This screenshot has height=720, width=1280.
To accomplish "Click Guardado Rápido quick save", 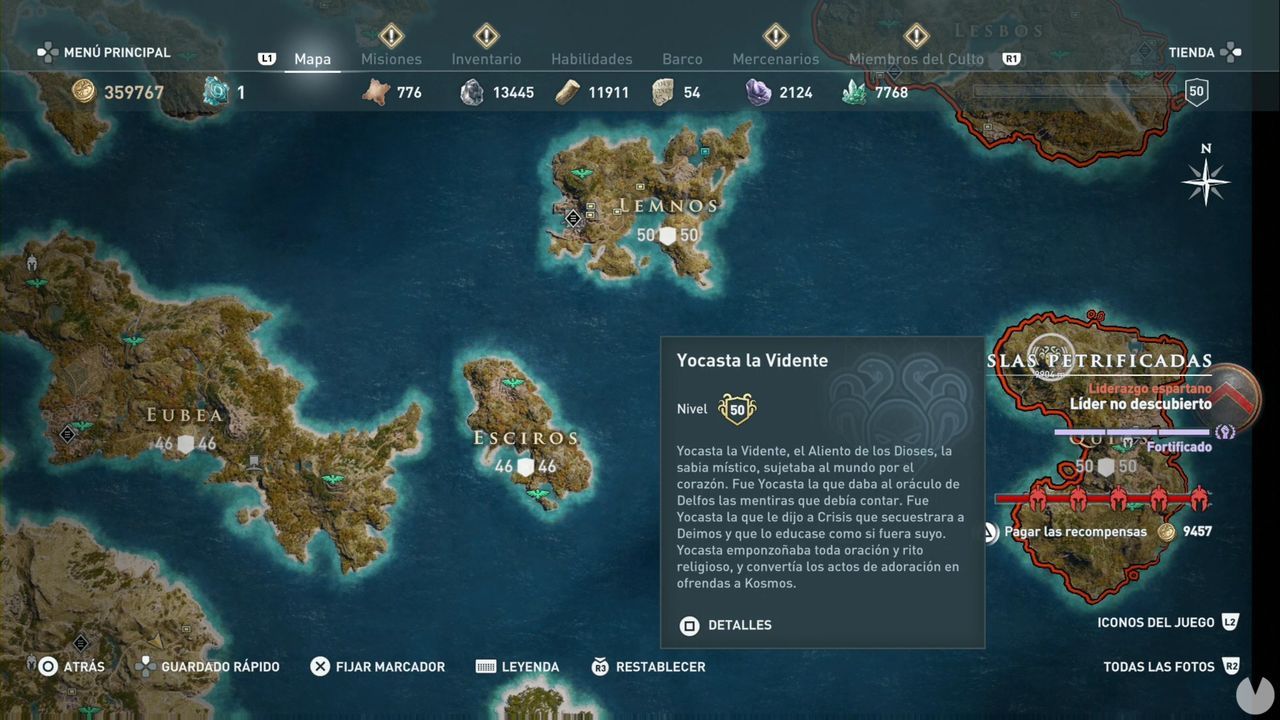I will pos(220,667).
